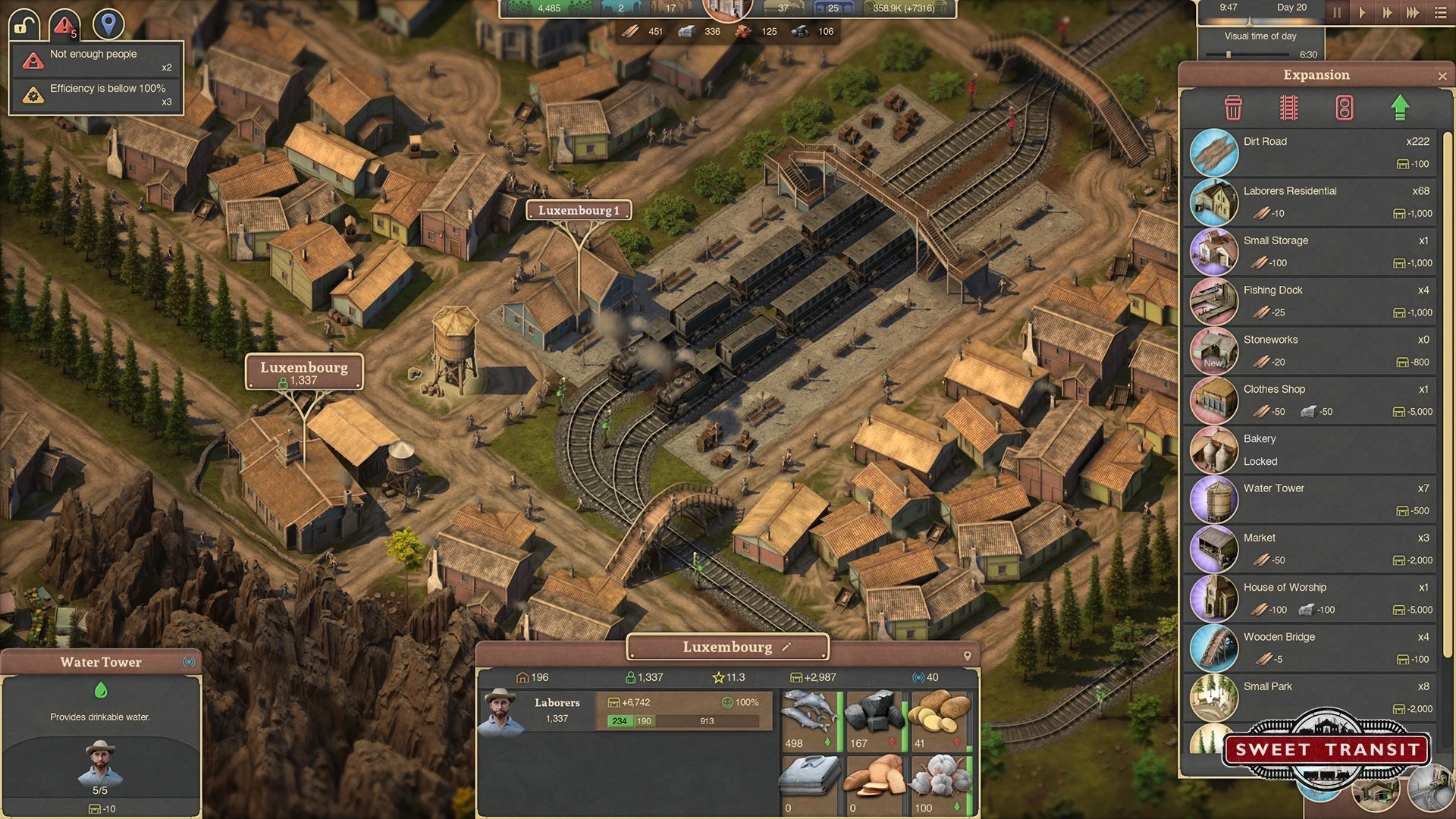
Task: Select Wooden Bridge in the build list
Action: coord(1310,648)
